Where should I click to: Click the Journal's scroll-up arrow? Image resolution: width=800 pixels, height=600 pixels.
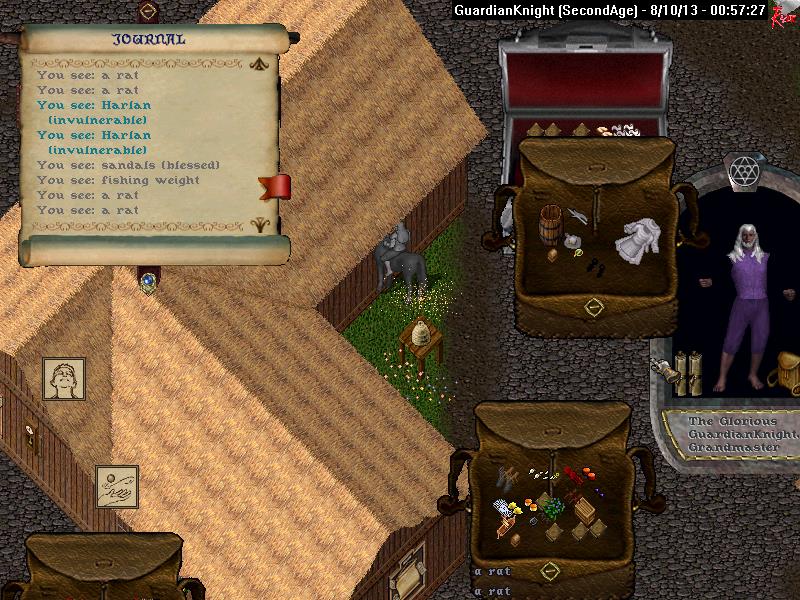point(262,63)
